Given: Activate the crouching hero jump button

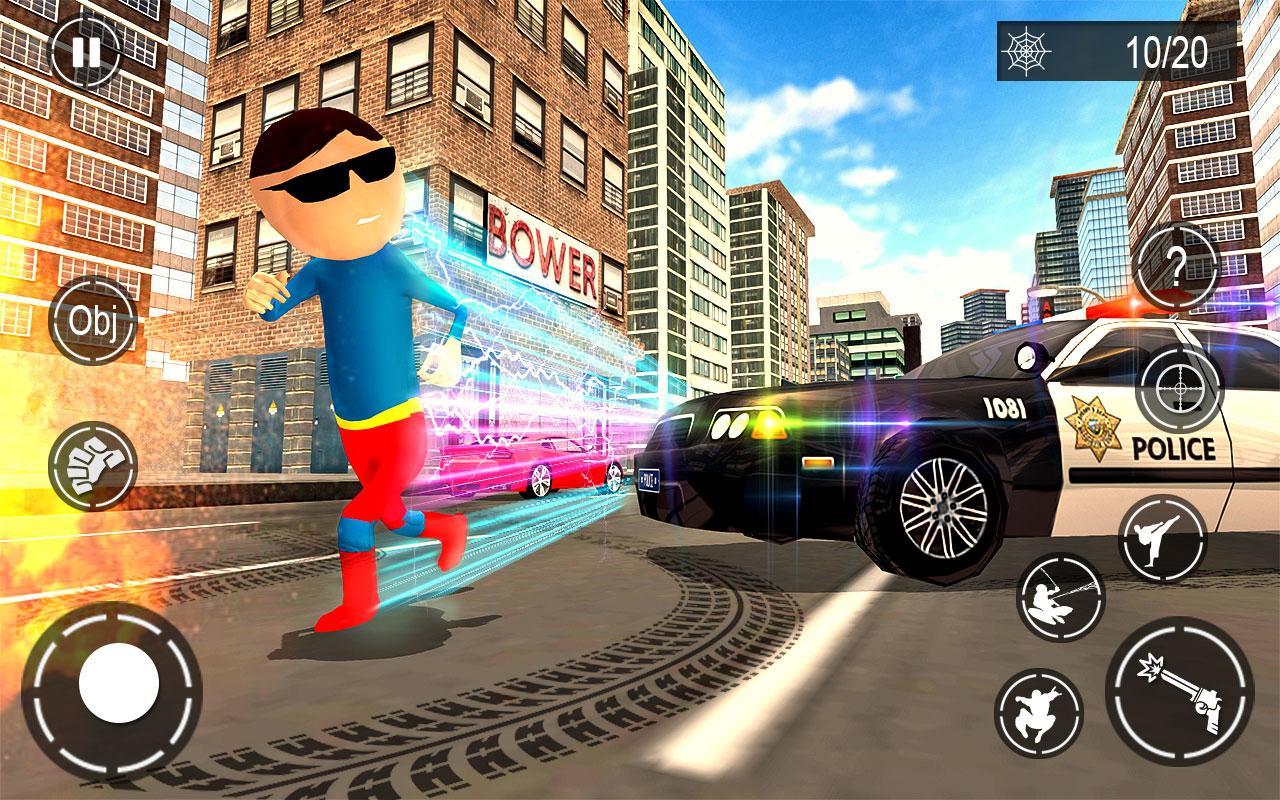Looking at the screenshot, I should click(1039, 712).
